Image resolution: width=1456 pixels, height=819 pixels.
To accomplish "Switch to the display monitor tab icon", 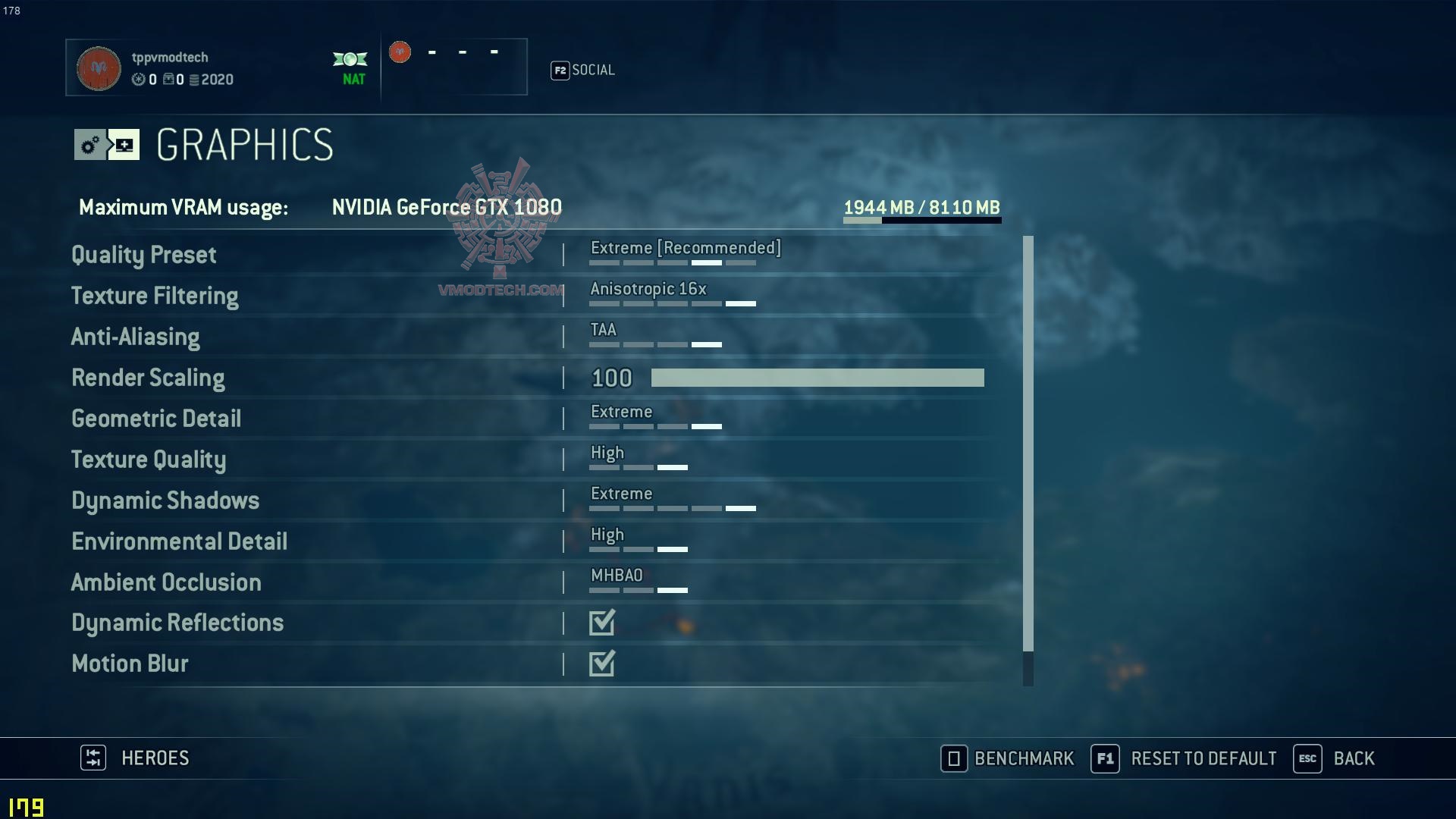I will coord(124,145).
